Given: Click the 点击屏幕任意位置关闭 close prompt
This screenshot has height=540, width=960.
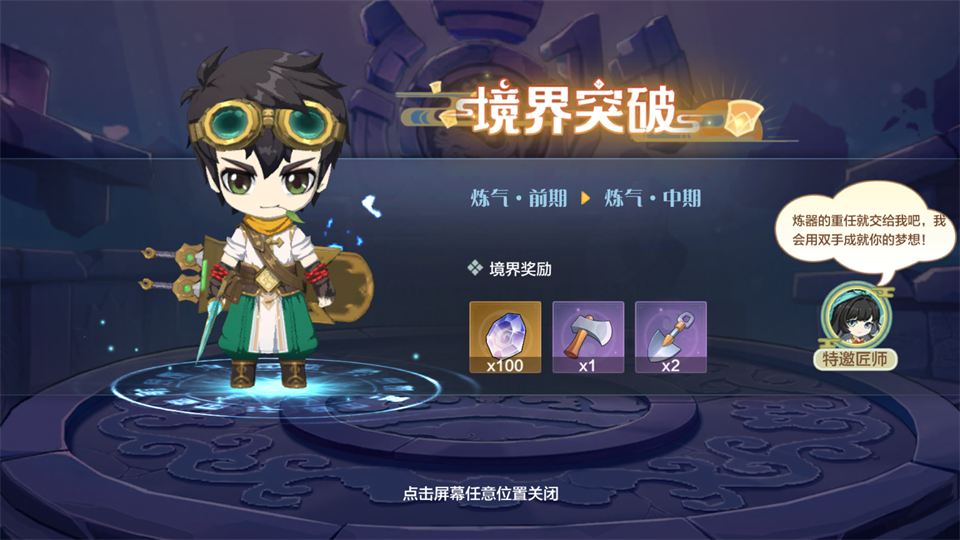Looking at the screenshot, I should pos(479,493).
